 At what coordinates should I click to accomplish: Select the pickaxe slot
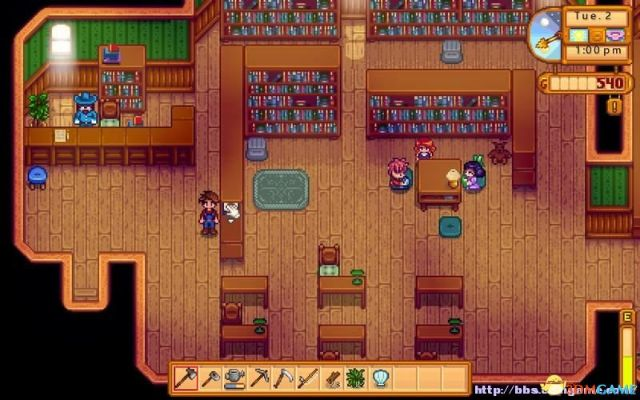pos(258,378)
